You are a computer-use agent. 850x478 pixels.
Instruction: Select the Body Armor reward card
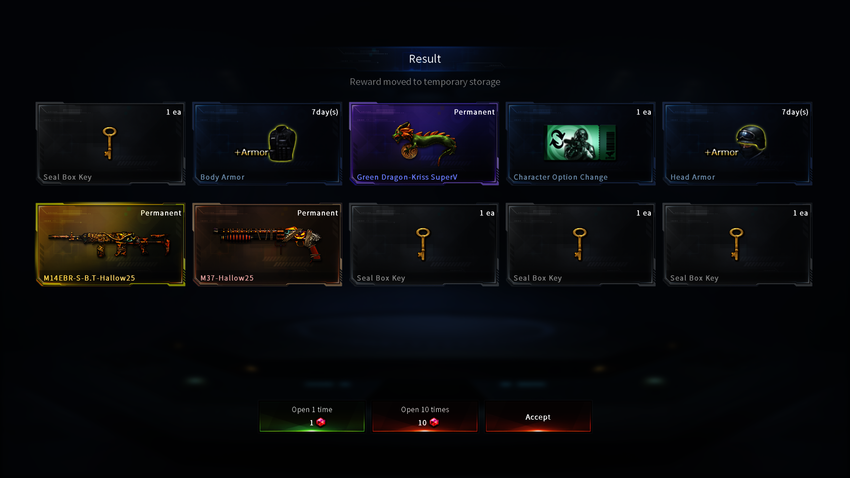point(267,144)
